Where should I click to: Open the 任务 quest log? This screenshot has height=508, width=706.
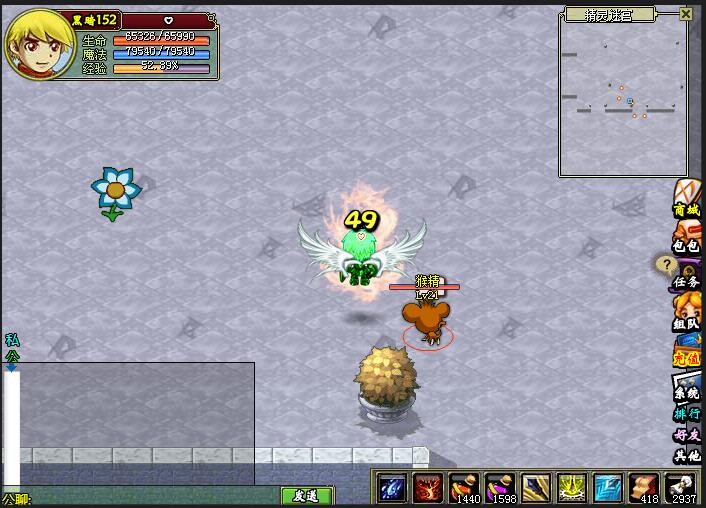click(x=686, y=274)
